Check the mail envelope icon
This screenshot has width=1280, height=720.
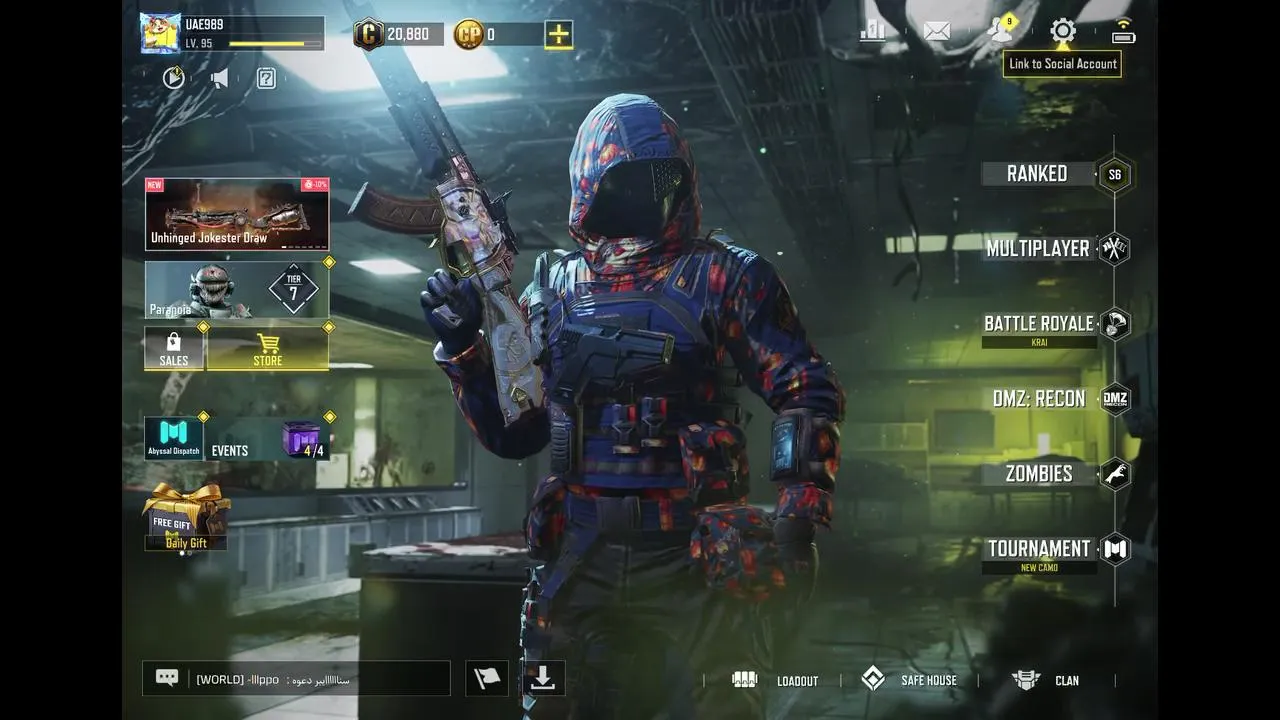(x=937, y=31)
